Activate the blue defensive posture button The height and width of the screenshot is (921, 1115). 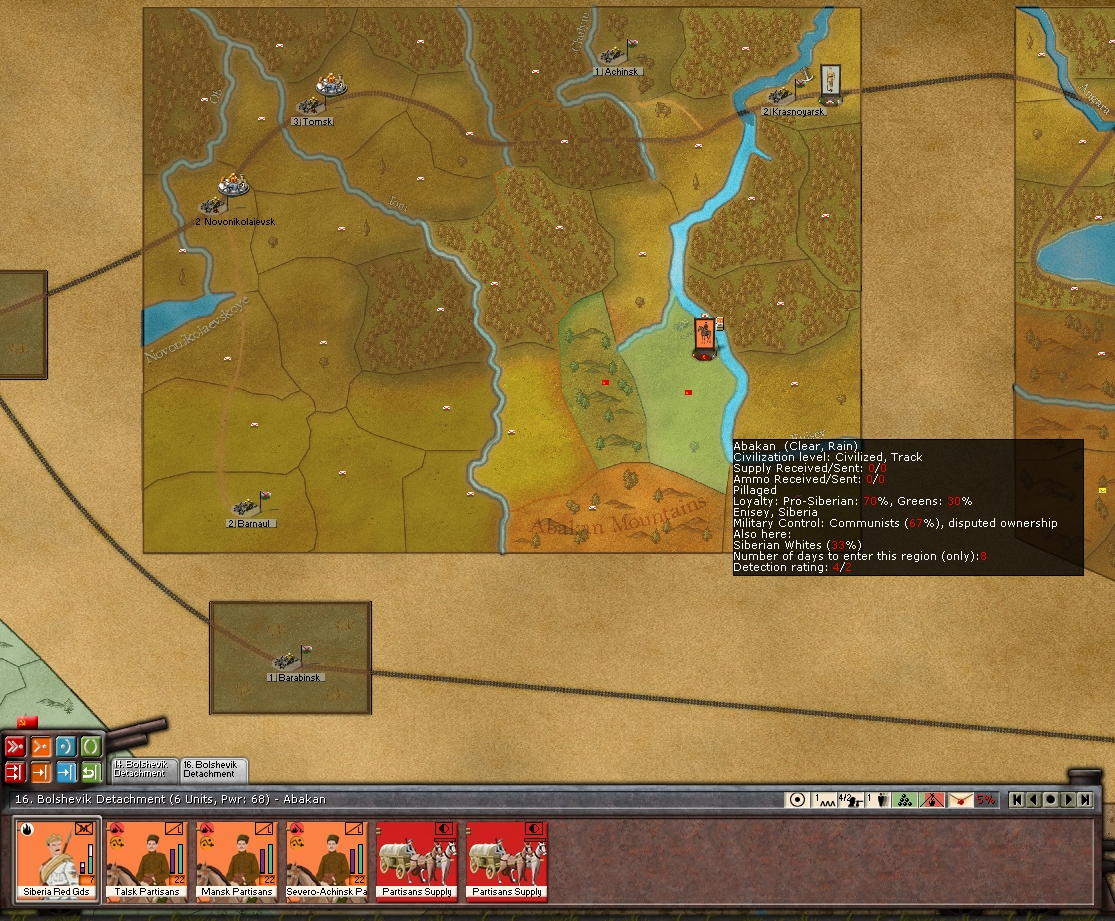tap(66, 746)
